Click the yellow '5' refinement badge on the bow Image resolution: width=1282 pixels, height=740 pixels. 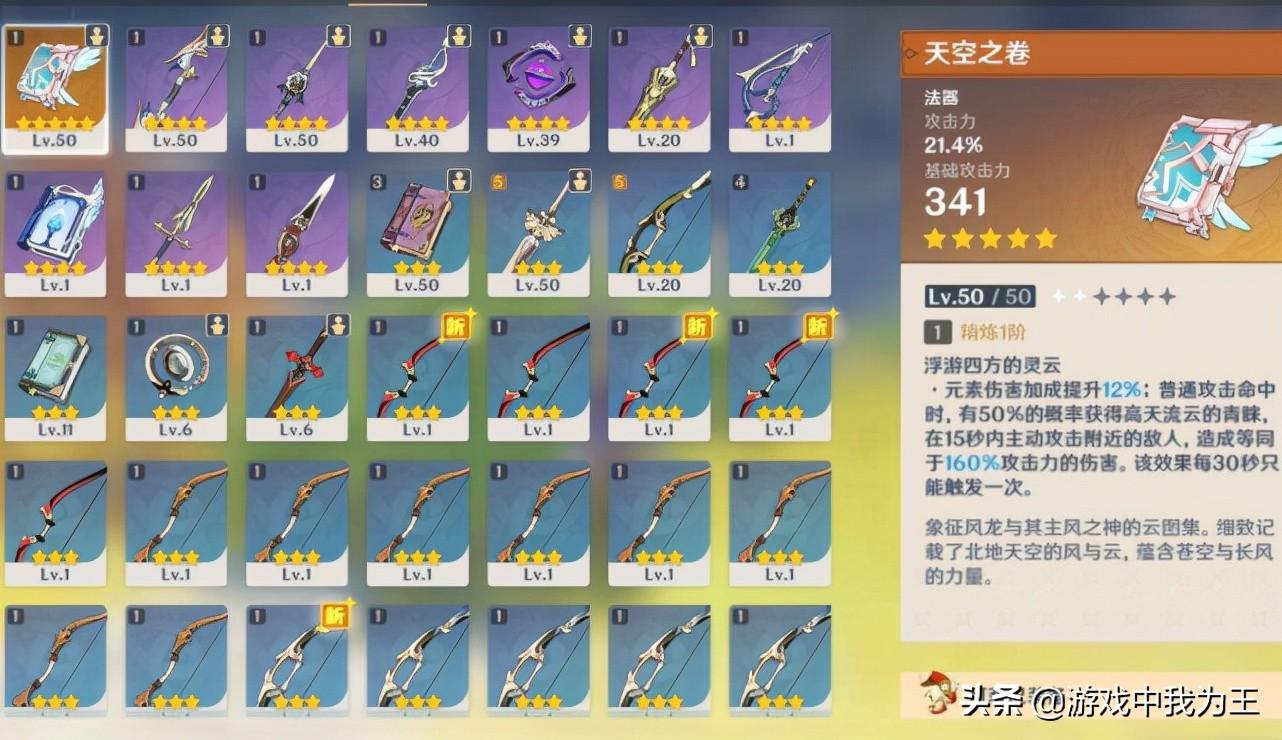(x=621, y=183)
